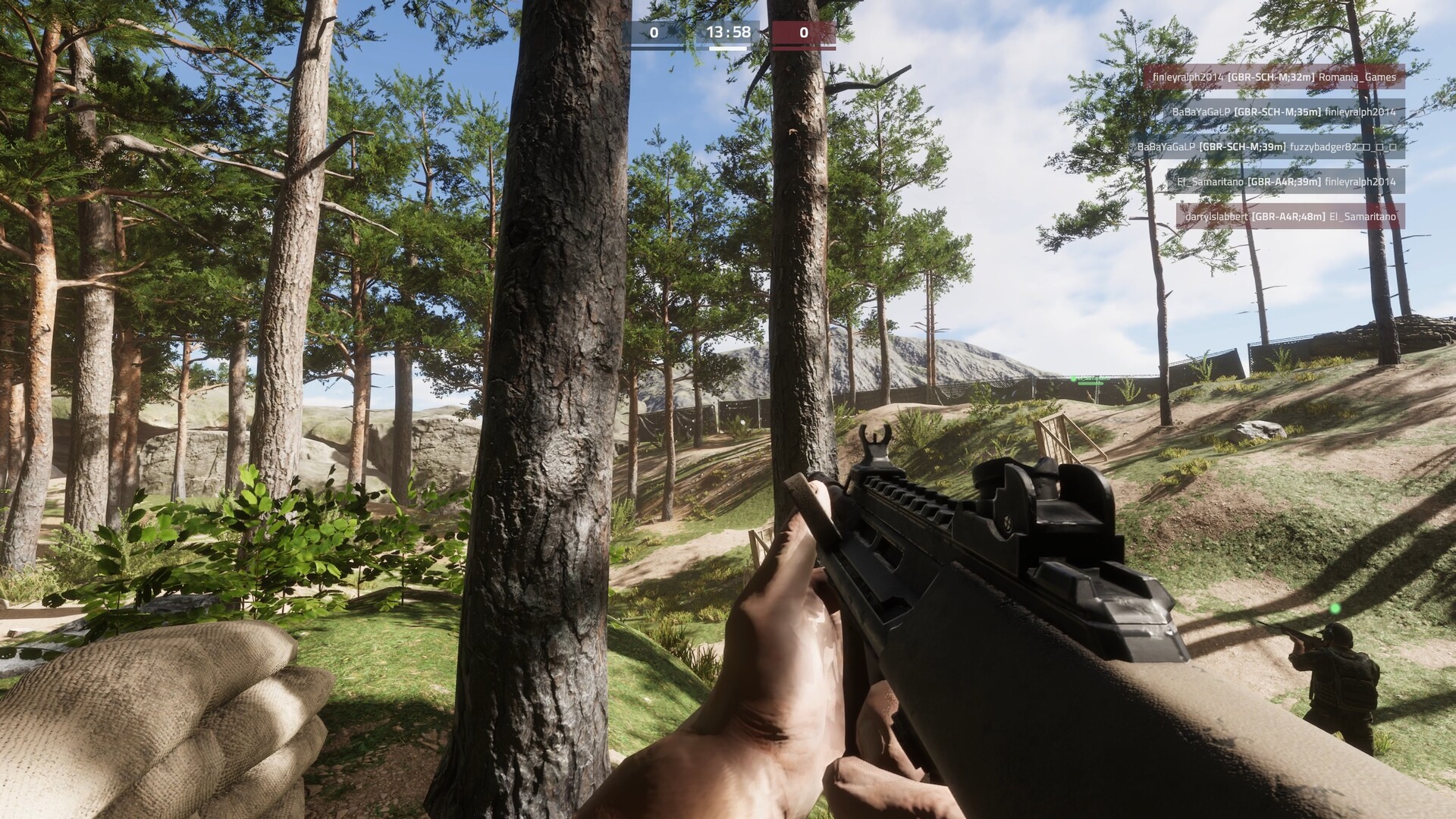Expand the finleyralph2014 killfeed entry

[x=1188, y=78]
